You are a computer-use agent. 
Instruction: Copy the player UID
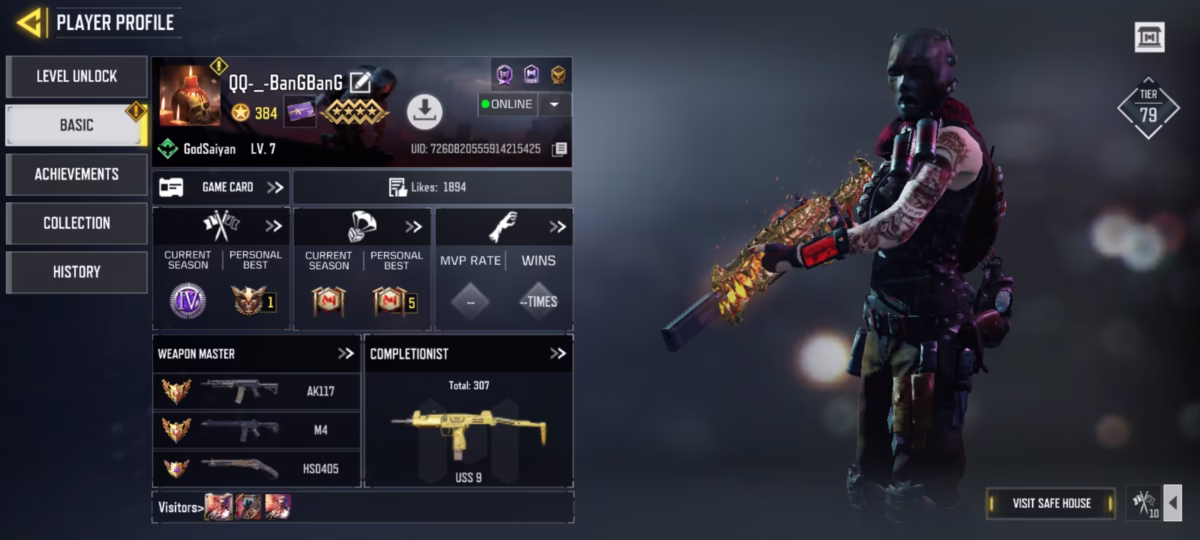pyautogui.click(x=560, y=149)
